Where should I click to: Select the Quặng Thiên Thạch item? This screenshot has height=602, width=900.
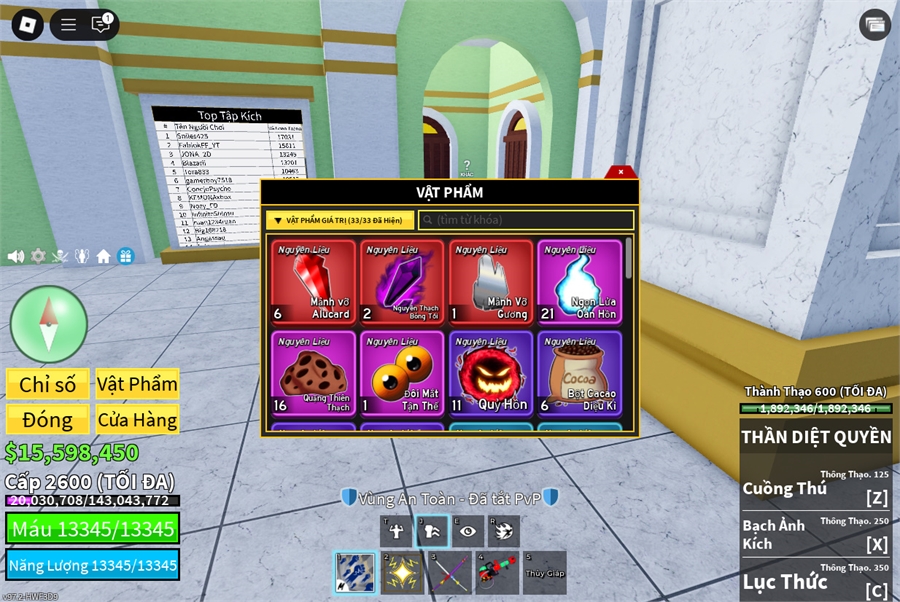(x=314, y=373)
